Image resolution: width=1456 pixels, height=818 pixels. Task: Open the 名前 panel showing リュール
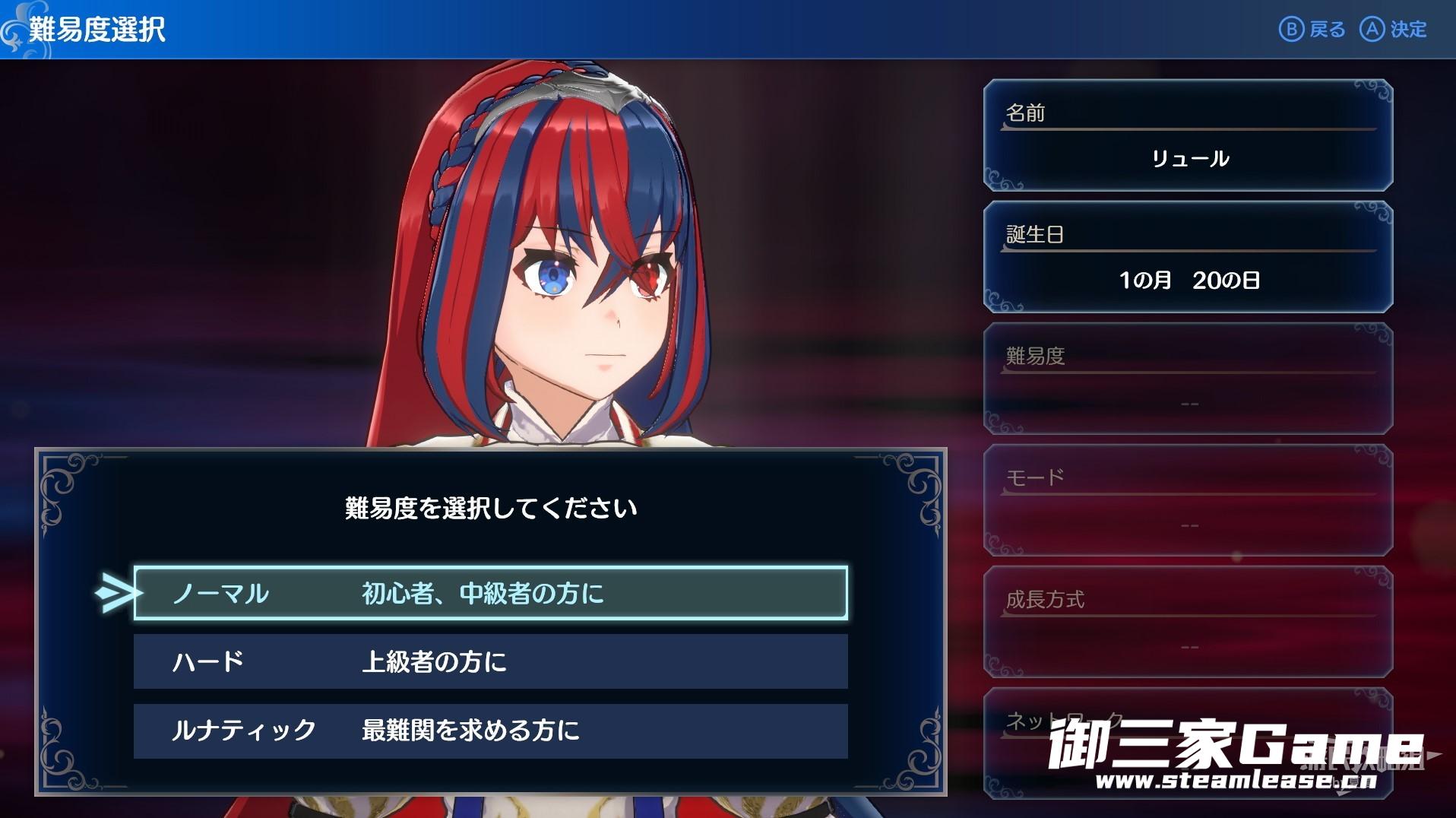tap(1188, 135)
